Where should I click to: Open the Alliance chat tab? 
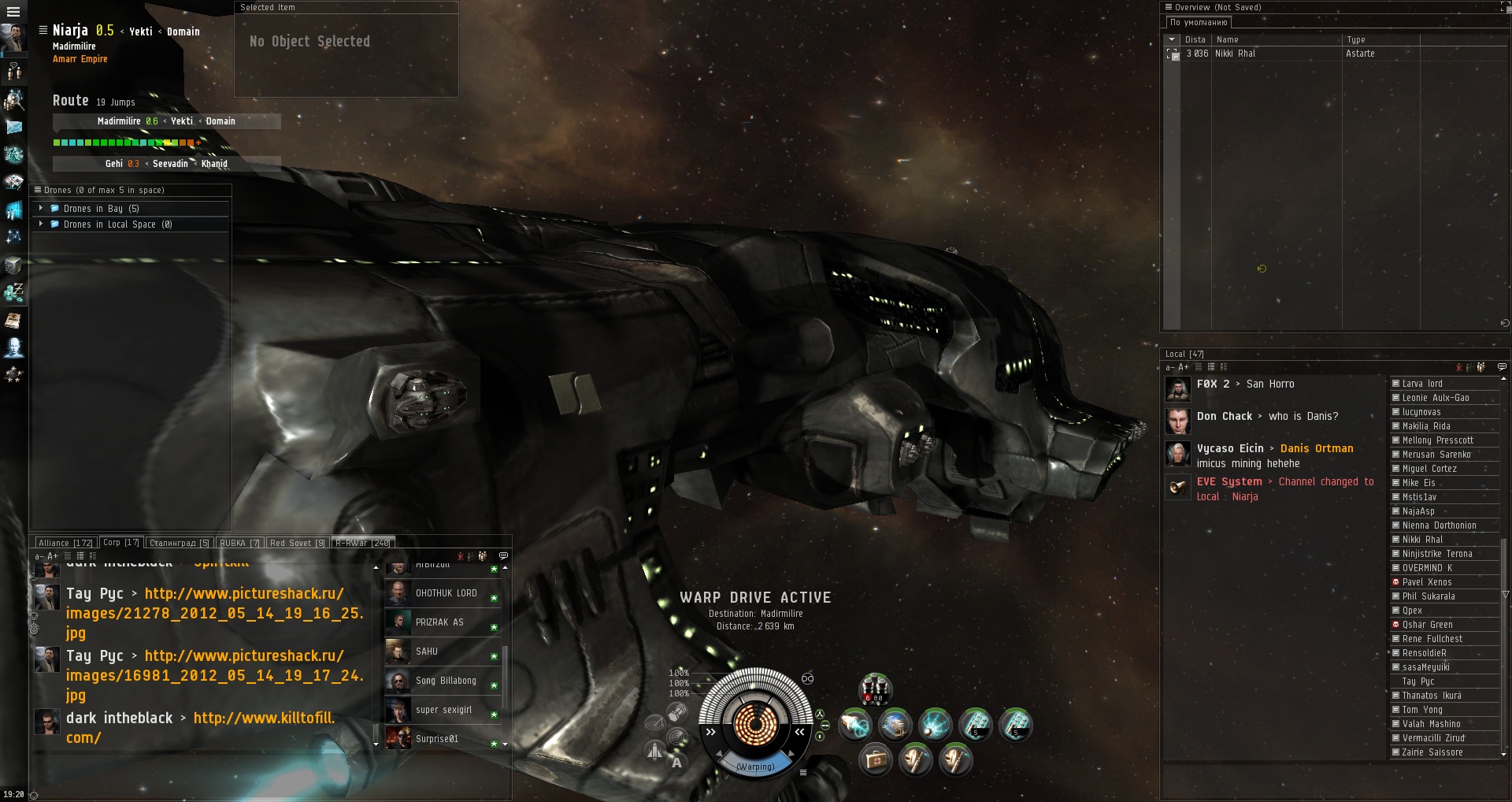click(x=65, y=543)
